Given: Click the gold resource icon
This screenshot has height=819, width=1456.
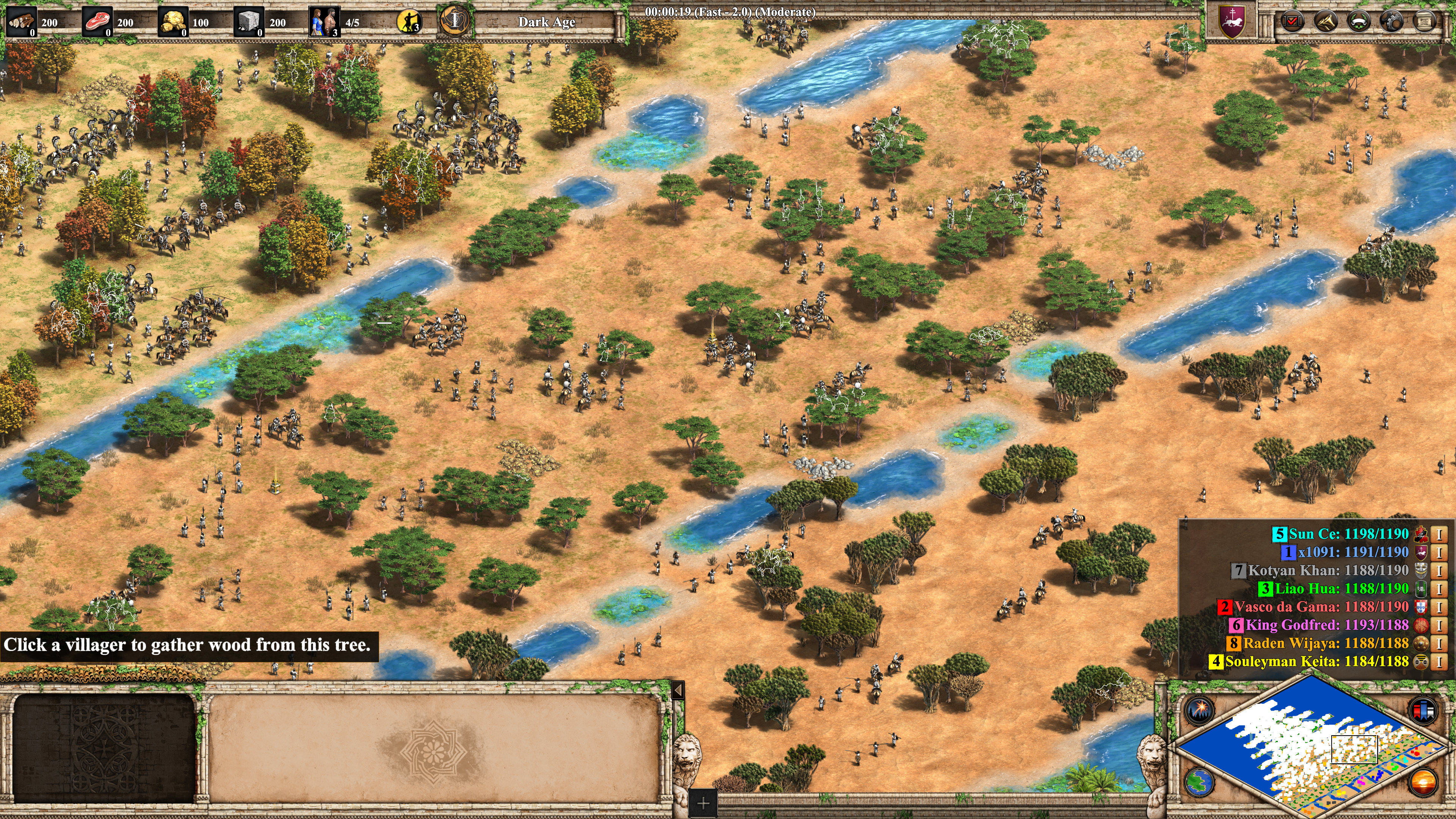Looking at the screenshot, I should 173,22.
